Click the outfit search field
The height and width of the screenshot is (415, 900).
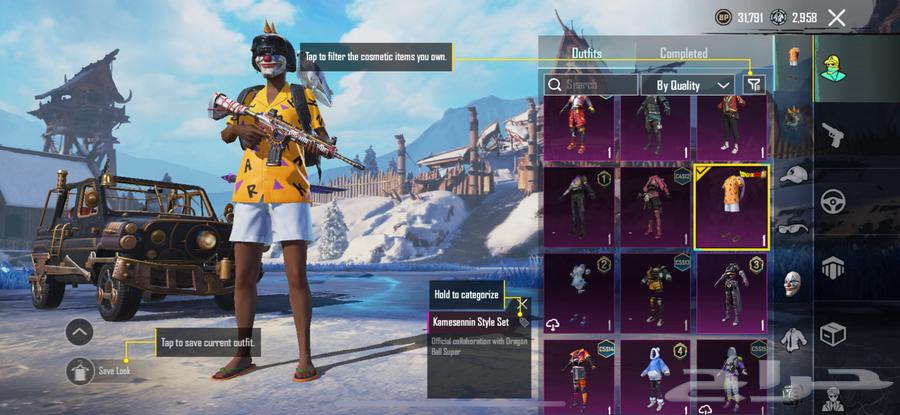point(591,86)
